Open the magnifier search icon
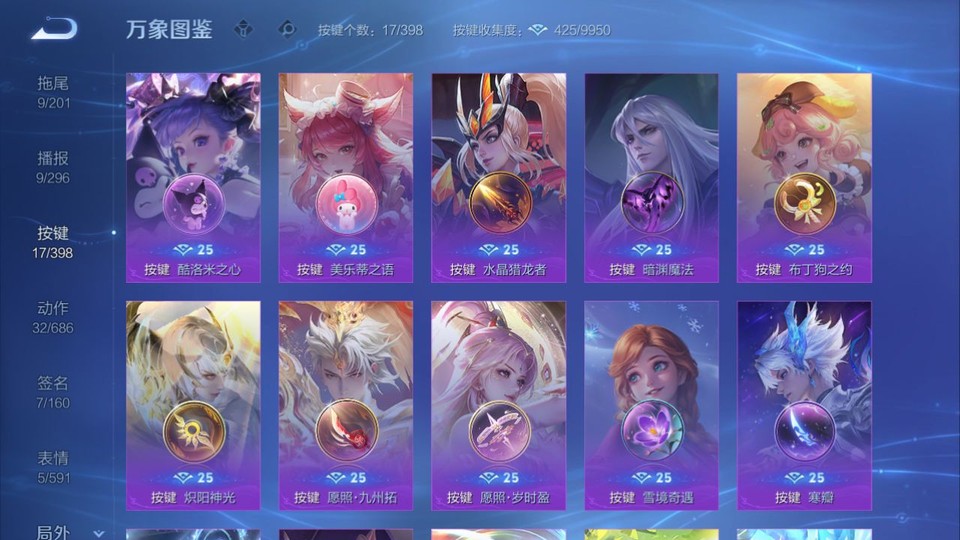The width and height of the screenshot is (960, 540). coord(287,29)
